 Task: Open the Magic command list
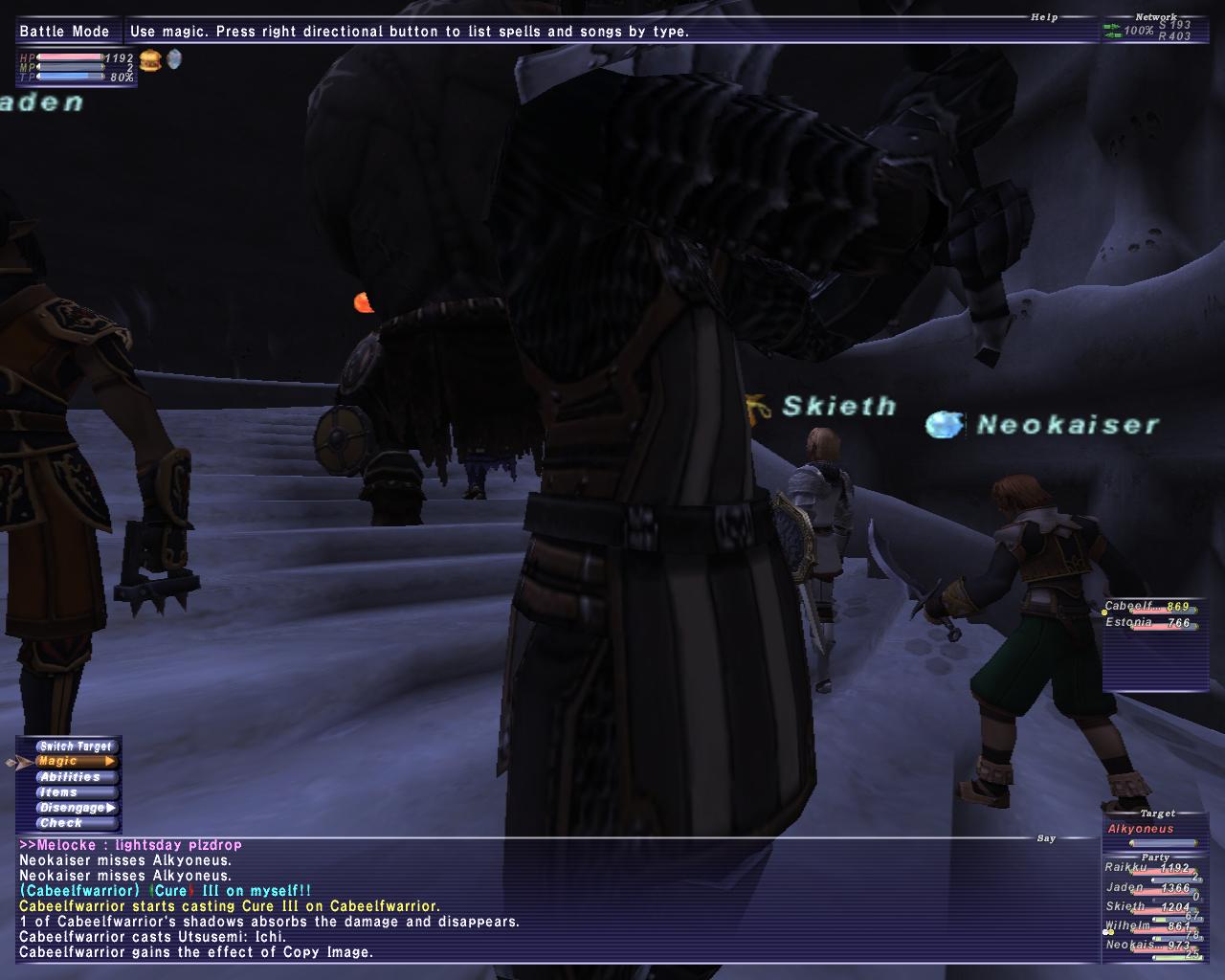[76, 762]
